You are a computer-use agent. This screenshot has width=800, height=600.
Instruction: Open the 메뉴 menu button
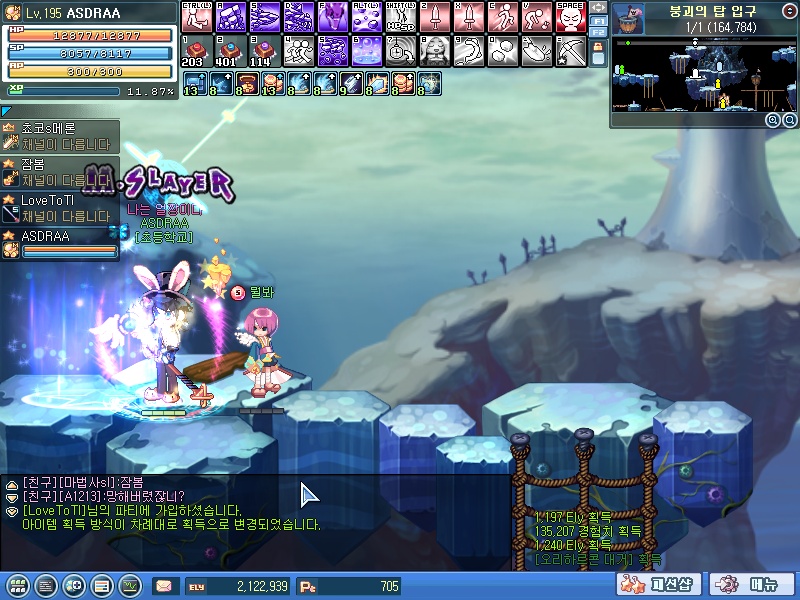752,584
